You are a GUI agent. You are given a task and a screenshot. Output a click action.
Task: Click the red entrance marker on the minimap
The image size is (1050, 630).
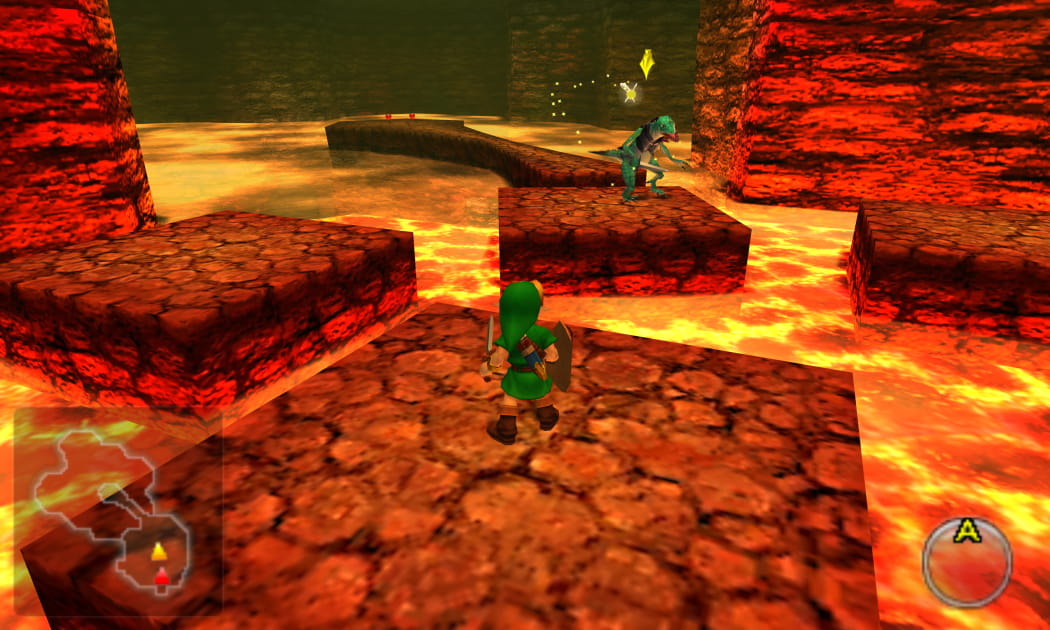[x=160, y=575]
